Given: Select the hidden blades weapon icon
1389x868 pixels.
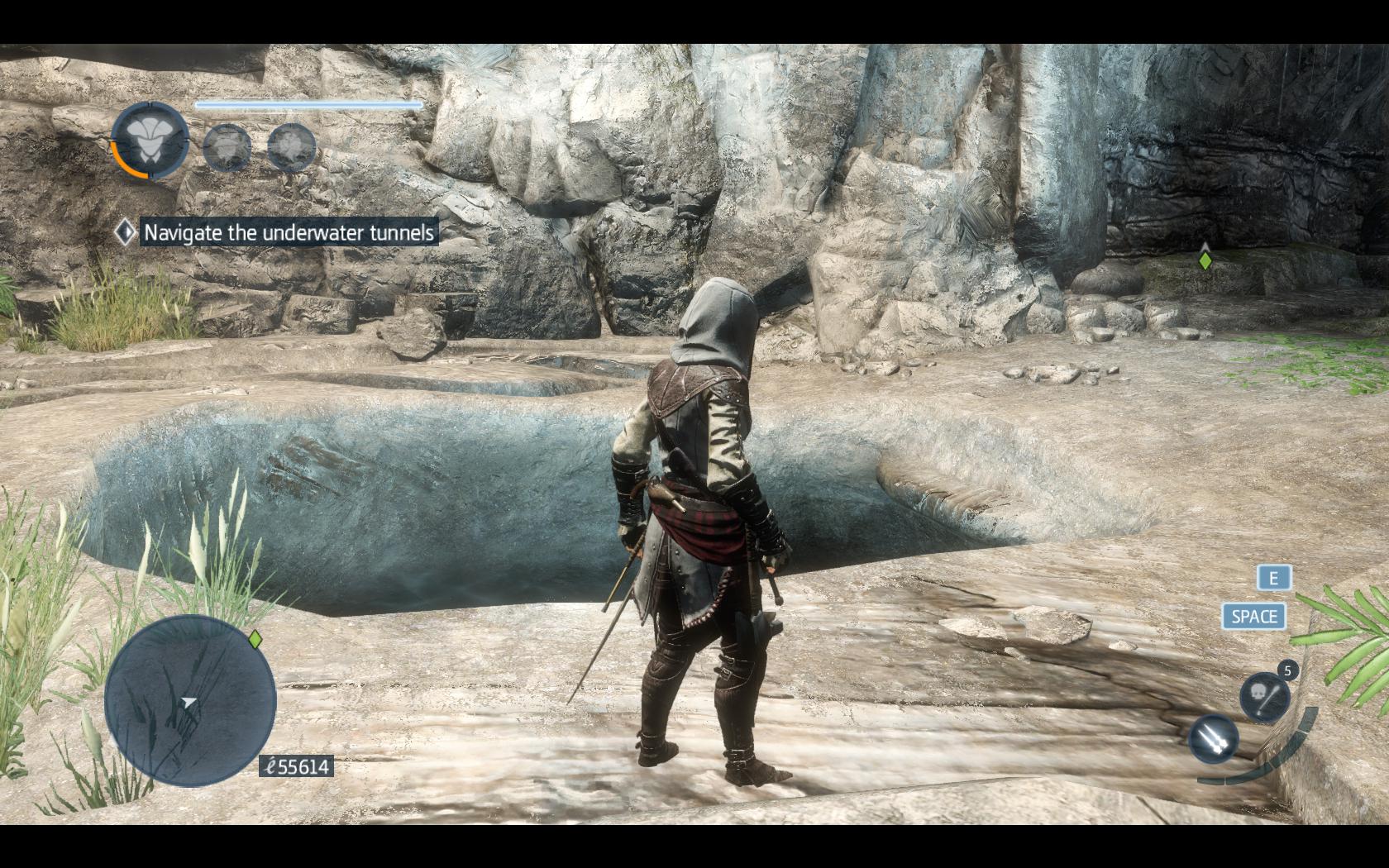Looking at the screenshot, I should [1214, 739].
